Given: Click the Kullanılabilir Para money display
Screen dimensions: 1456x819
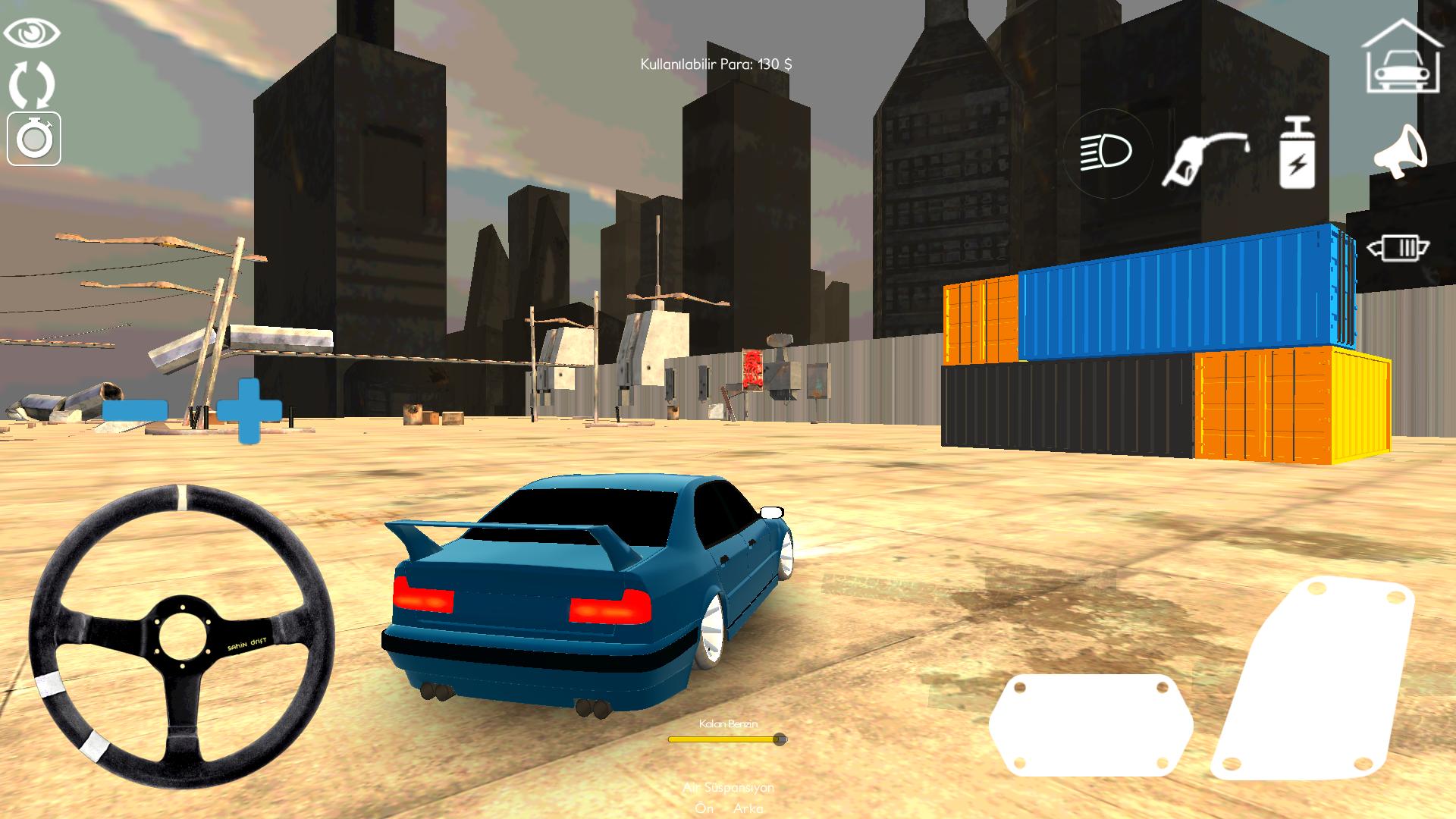Looking at the screenshot, I should coord(717,64).
